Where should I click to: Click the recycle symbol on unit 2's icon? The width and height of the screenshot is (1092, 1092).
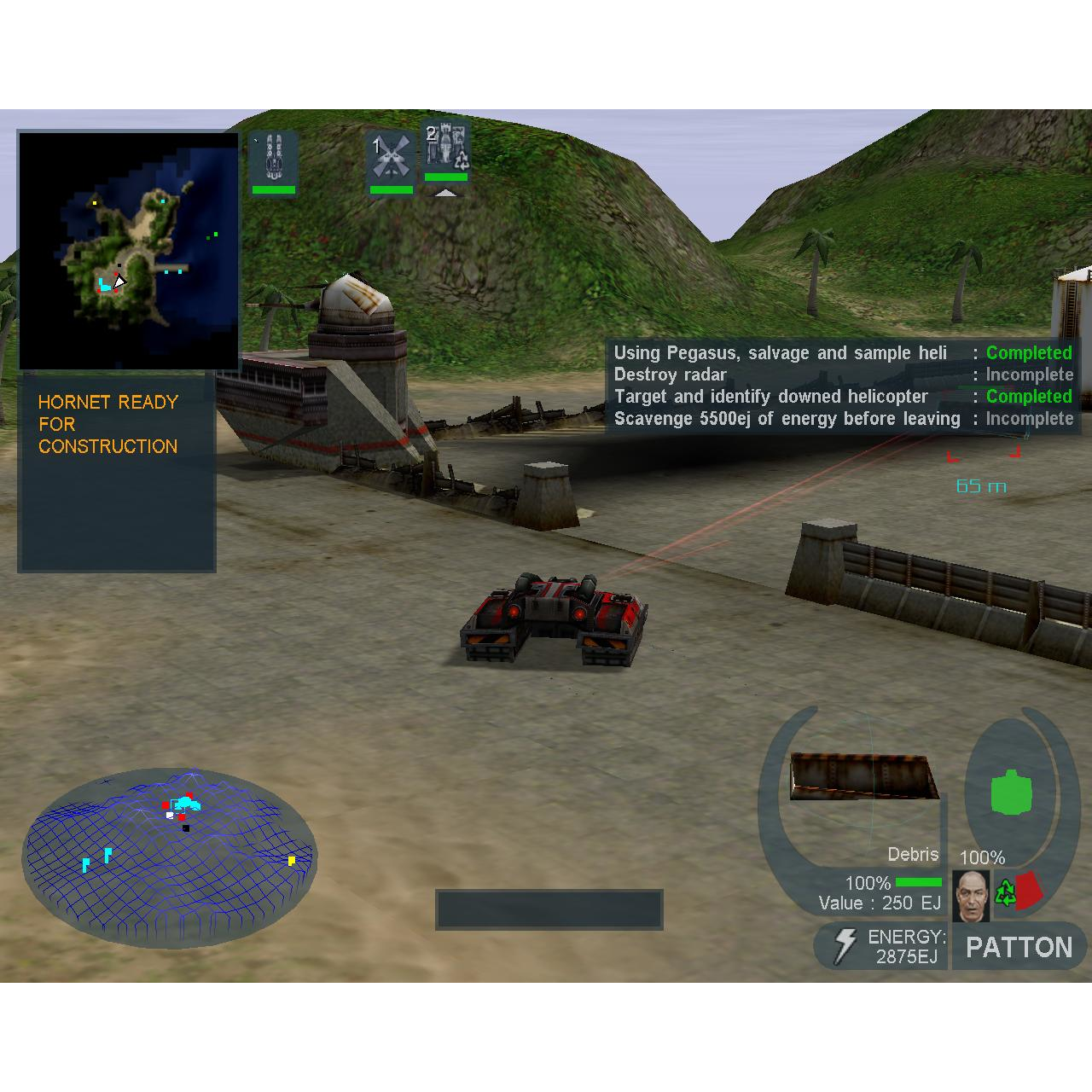pos(460,162)
